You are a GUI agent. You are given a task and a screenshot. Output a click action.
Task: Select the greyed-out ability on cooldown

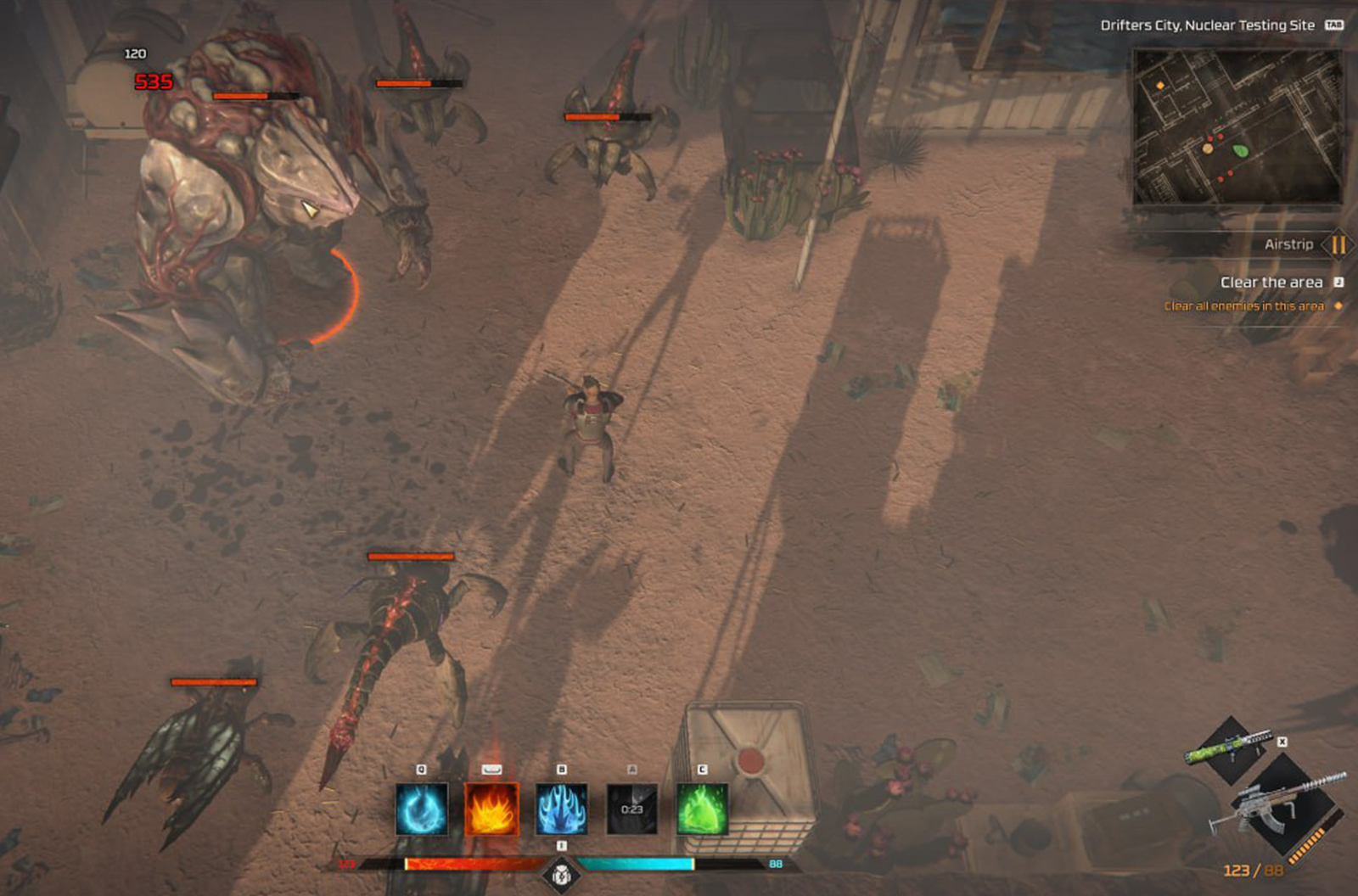click(631, 809)
